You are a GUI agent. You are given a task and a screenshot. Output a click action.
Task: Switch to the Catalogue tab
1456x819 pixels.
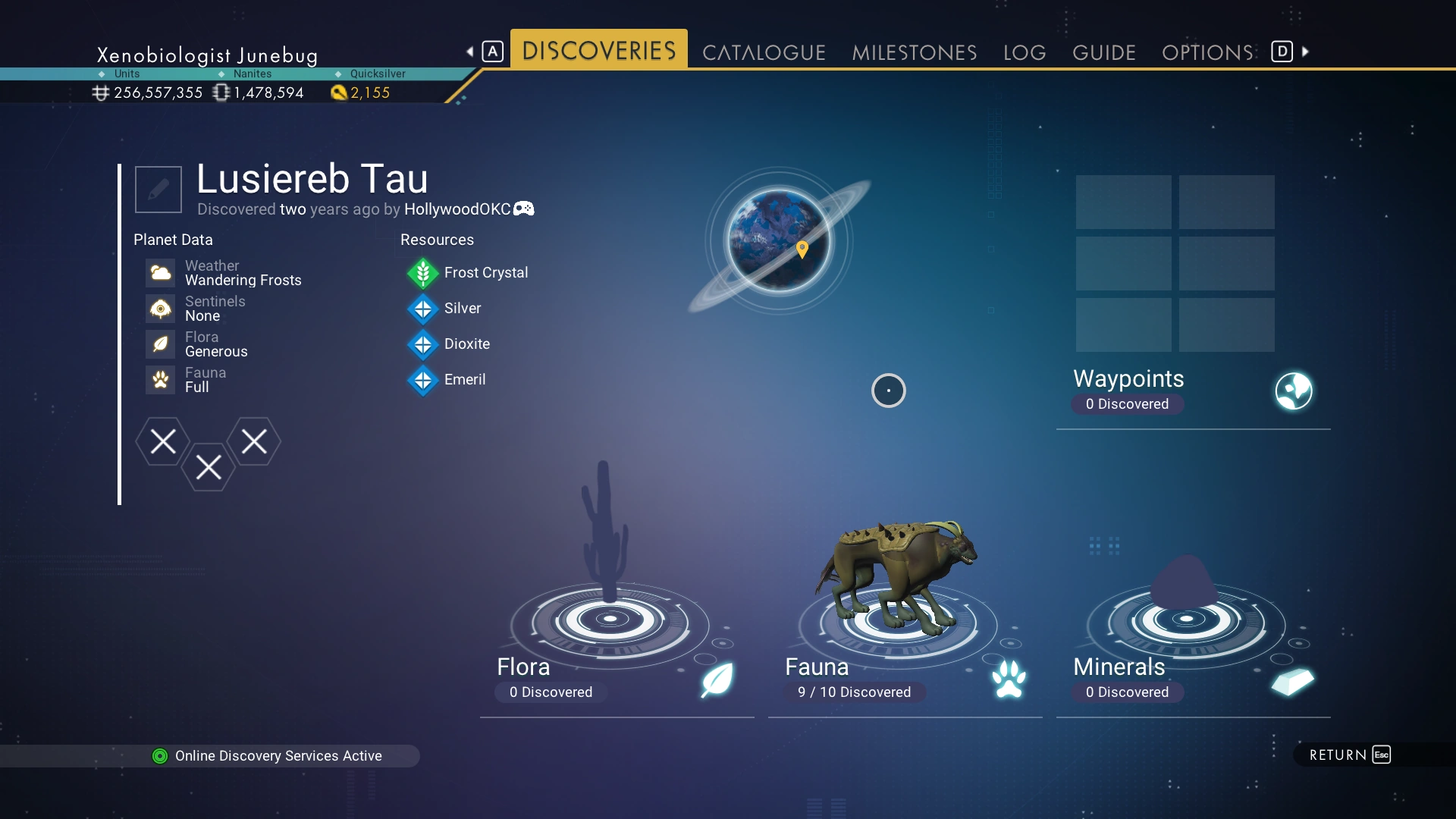[764, 52]
